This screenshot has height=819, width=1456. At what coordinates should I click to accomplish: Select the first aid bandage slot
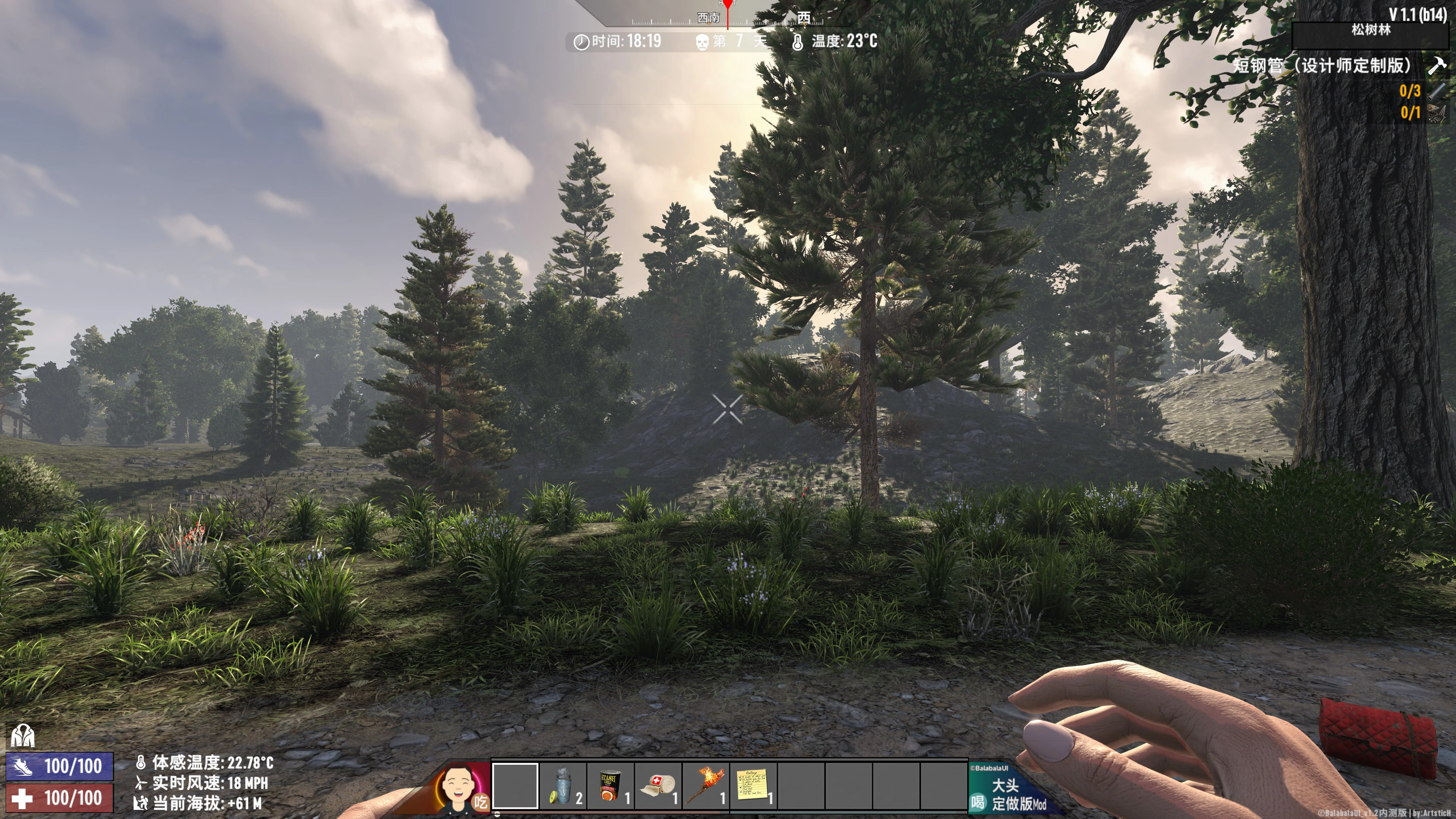(657, 785)
